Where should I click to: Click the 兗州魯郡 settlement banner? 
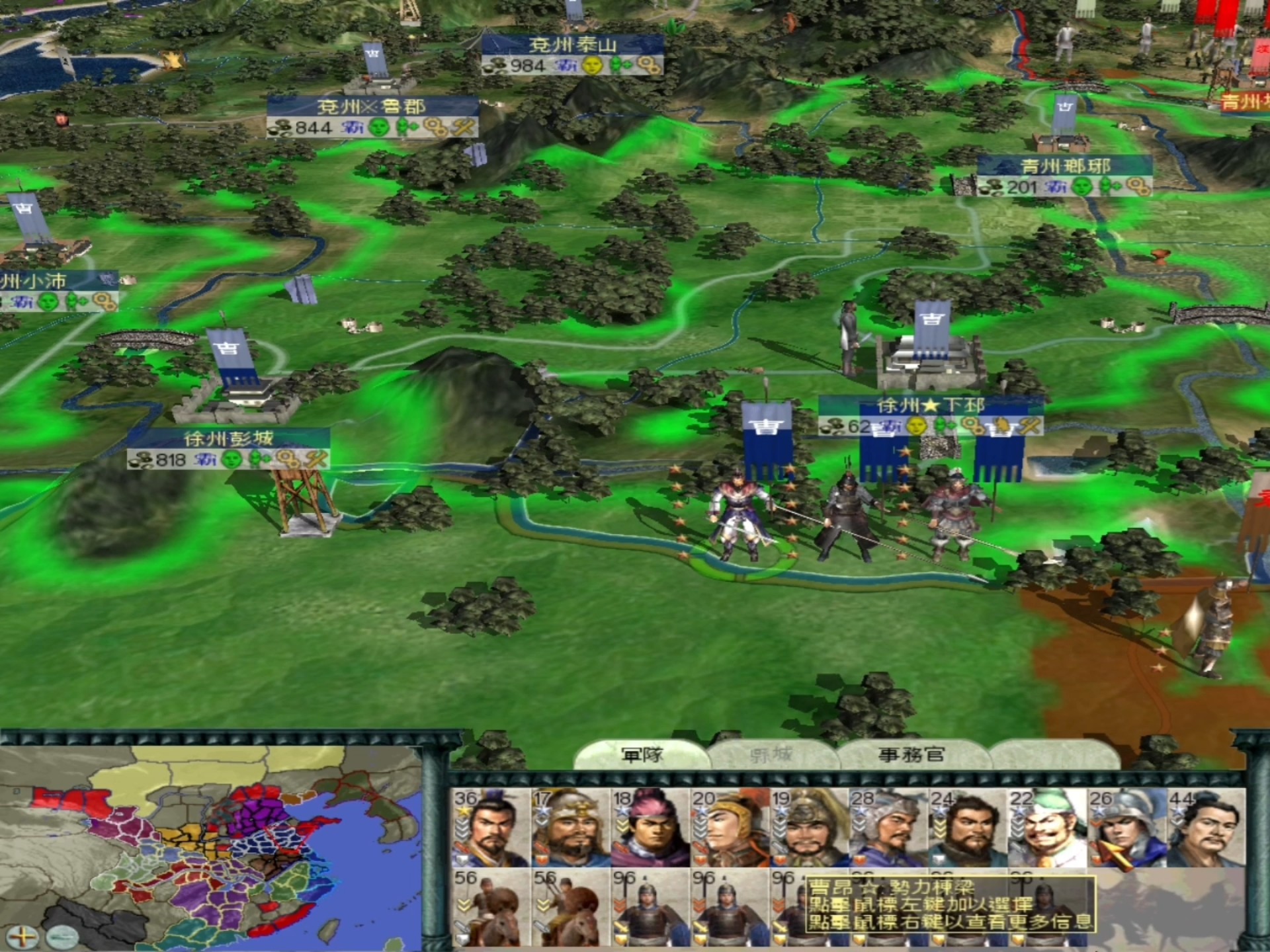click(x=371, y=107)
